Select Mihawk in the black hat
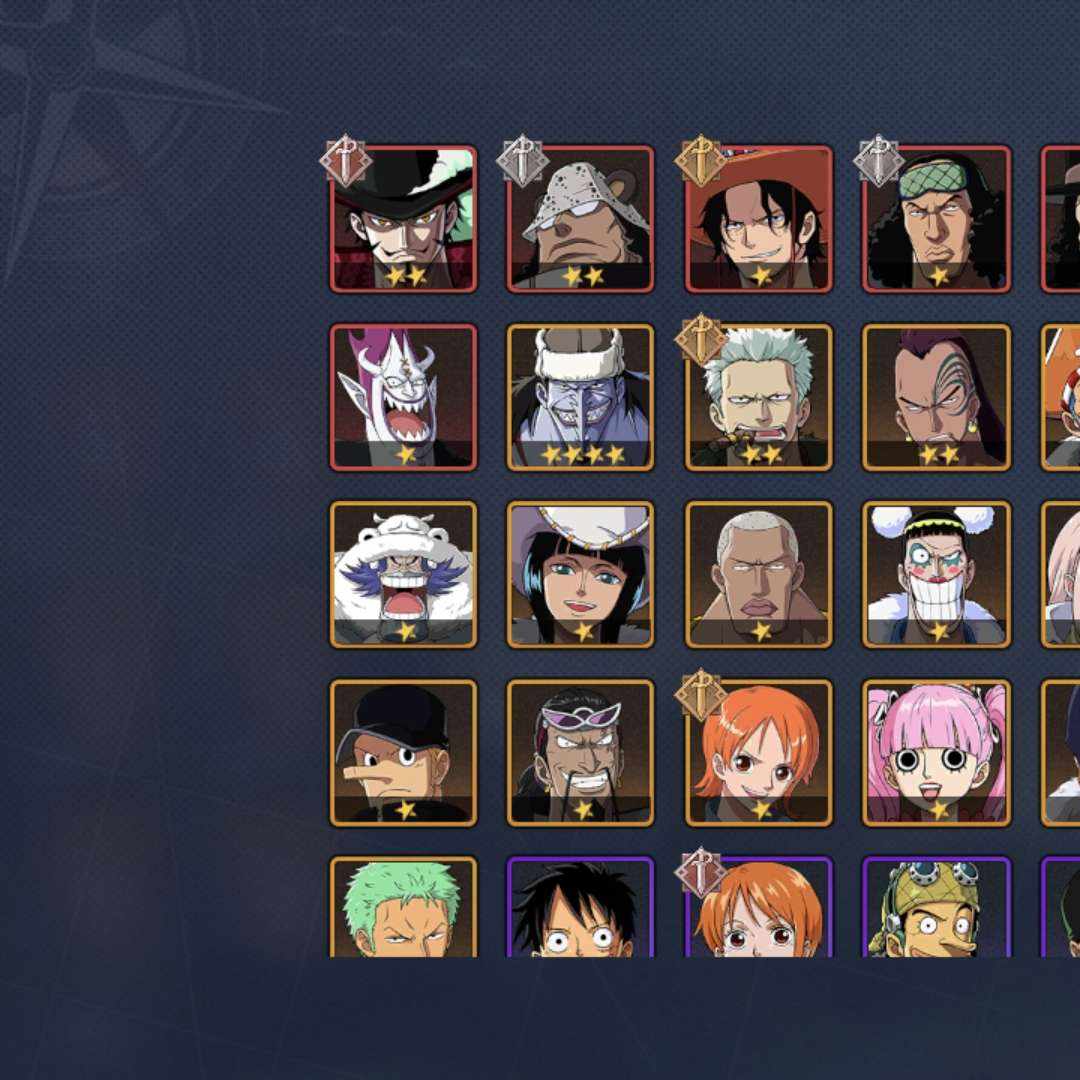Image resolution: width=1080 pixels, height=1080 pixels. pos(403,219)
